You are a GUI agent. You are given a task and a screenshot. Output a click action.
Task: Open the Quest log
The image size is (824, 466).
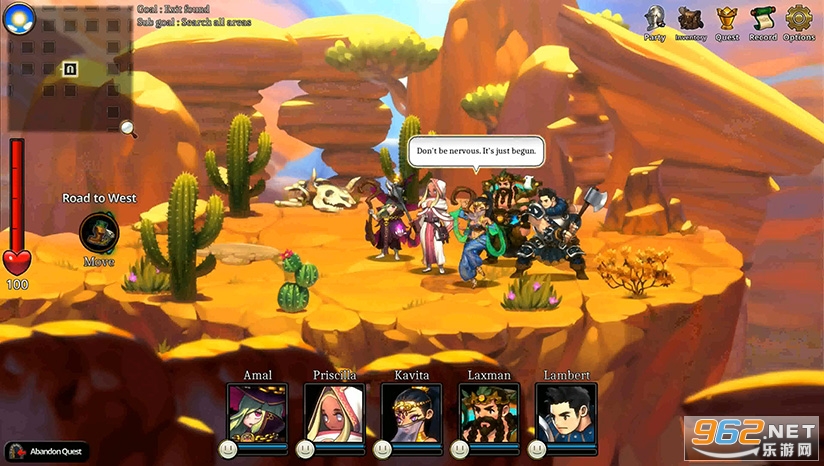[x=727, y=20]
